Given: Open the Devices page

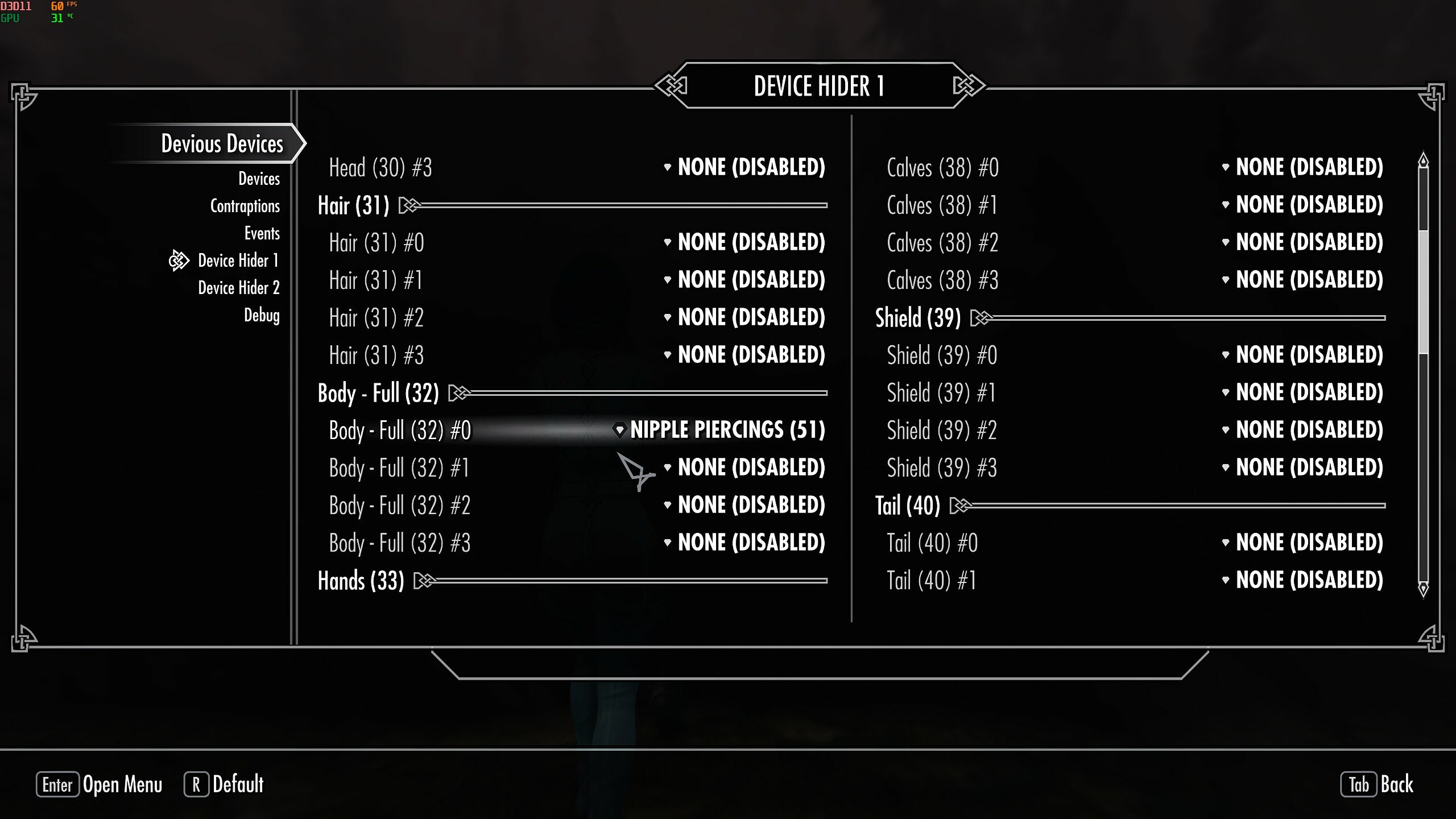Looking at the screenshot, I should click(259, 179).
